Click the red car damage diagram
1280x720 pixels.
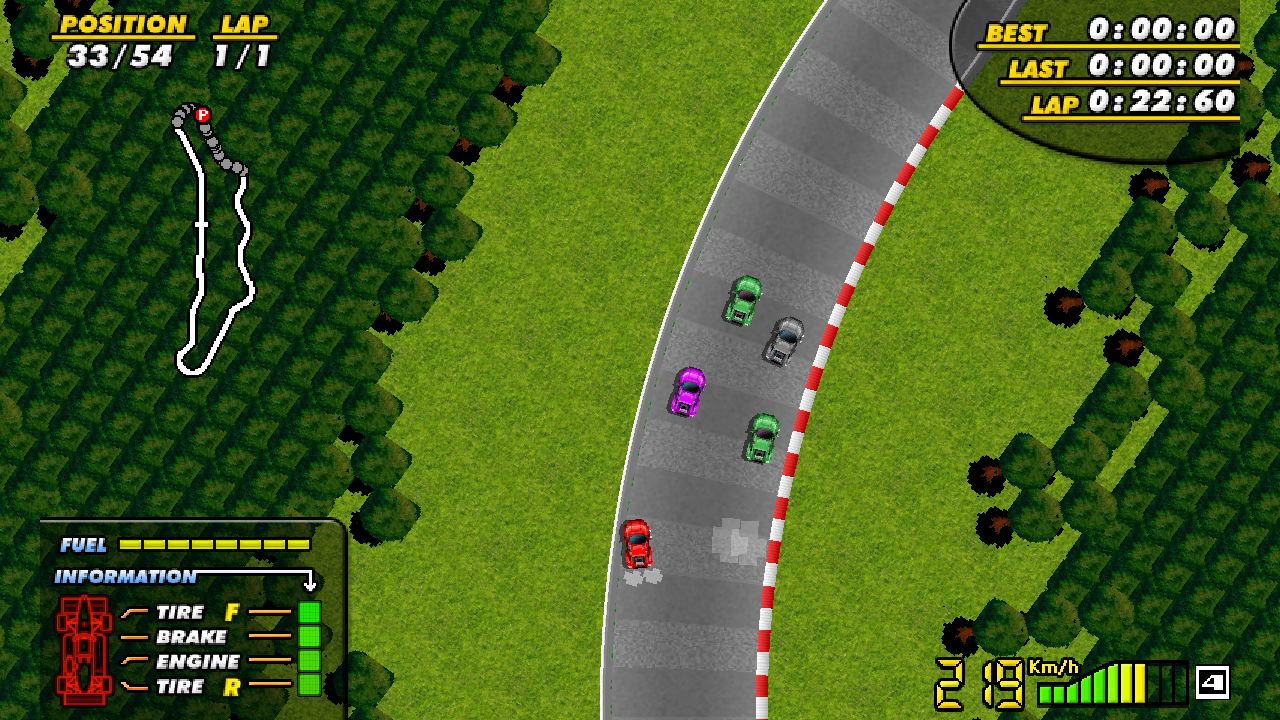tap(84, 649)
